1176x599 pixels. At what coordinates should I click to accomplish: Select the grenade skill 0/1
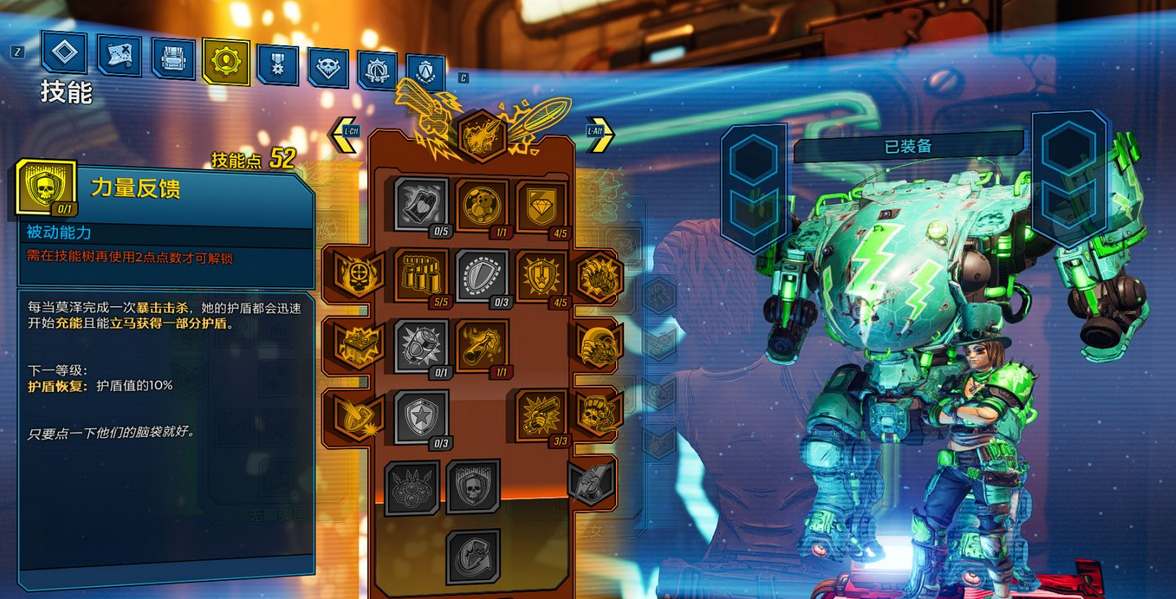(421, 344)
